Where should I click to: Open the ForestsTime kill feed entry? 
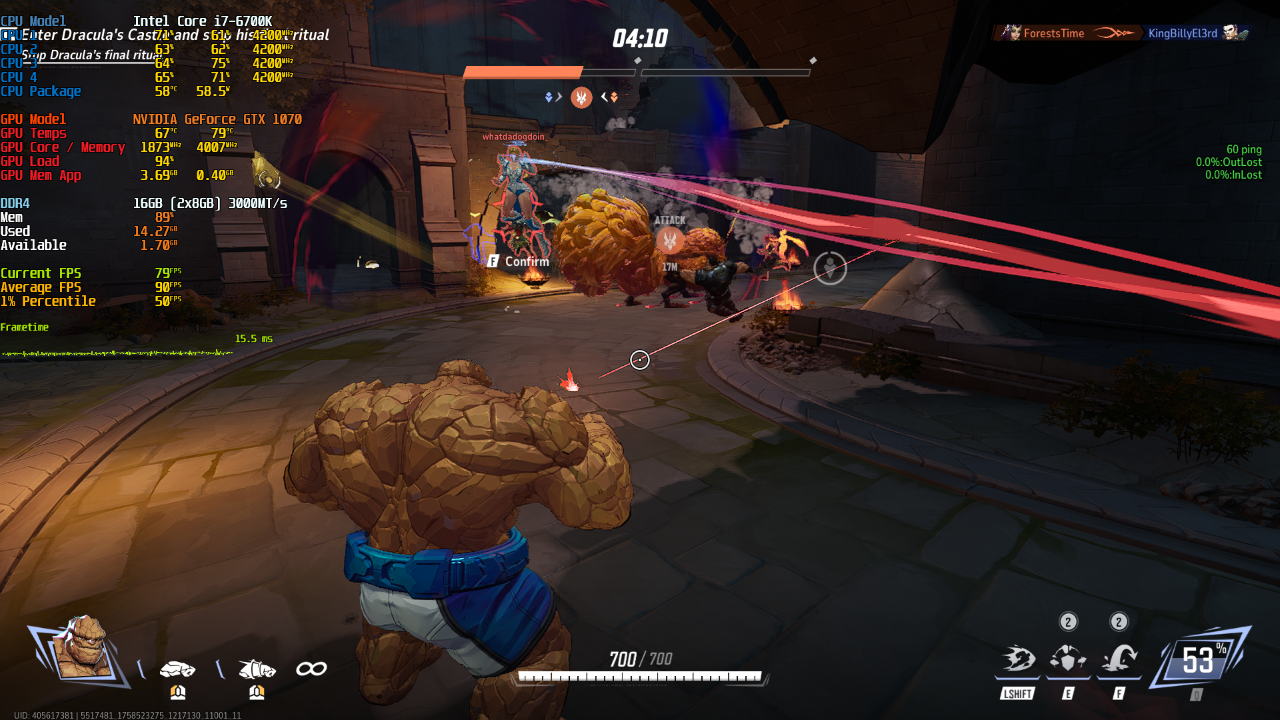1052,33
